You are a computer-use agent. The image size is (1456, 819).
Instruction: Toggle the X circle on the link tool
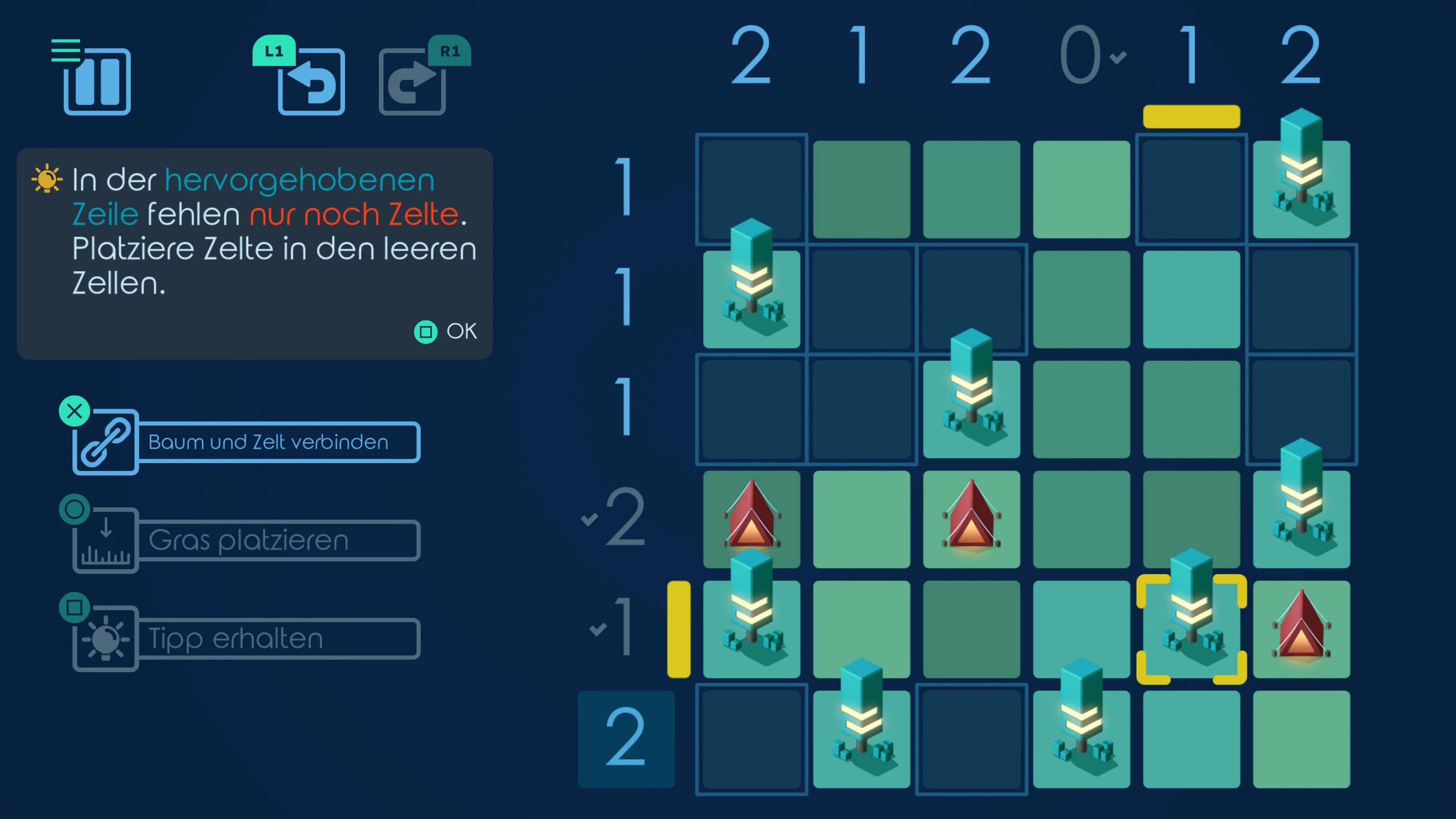tap(74, 411)
